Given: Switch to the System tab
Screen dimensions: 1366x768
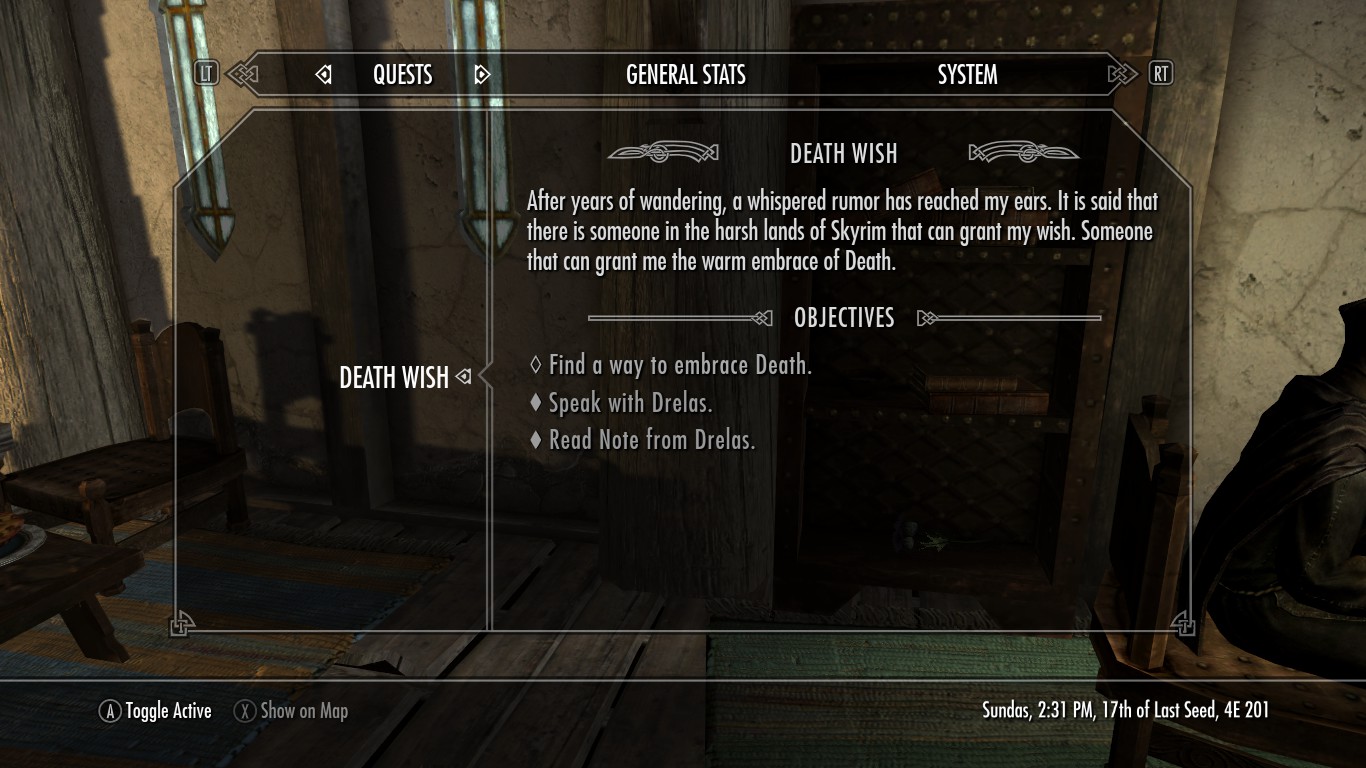Looking at the screenshot, I should coord(967,75).
